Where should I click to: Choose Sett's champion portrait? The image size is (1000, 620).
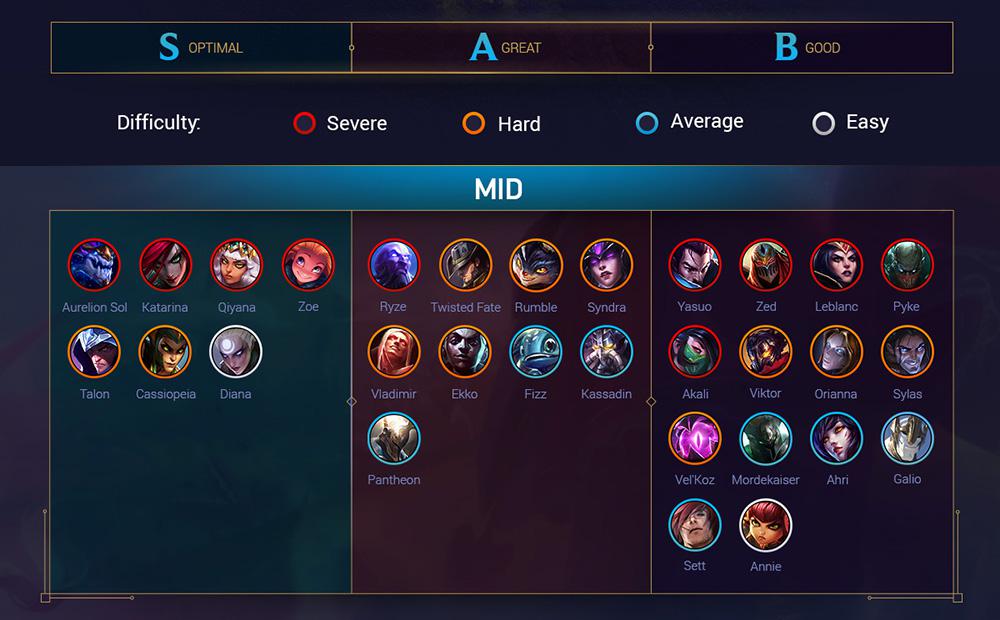click(694, 525)
